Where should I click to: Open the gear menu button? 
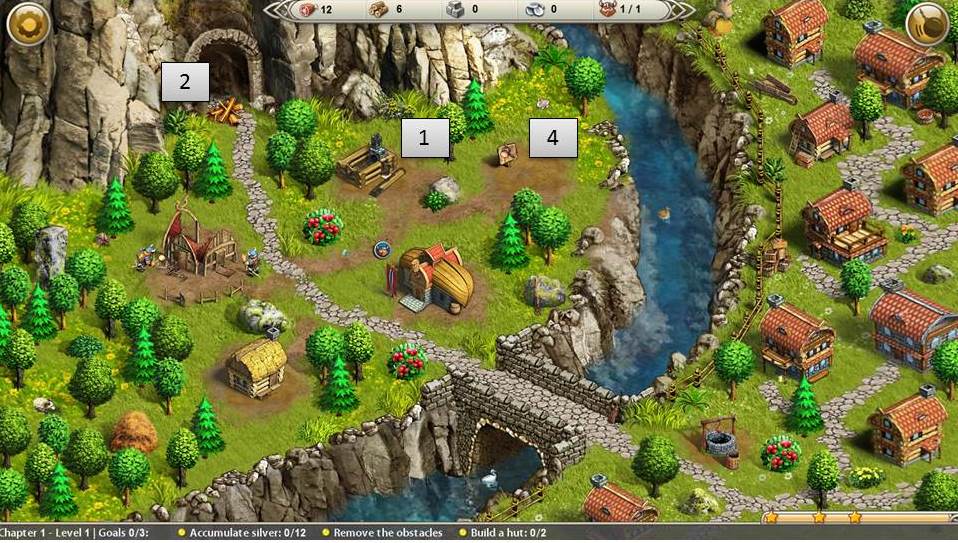coord(27,25)
